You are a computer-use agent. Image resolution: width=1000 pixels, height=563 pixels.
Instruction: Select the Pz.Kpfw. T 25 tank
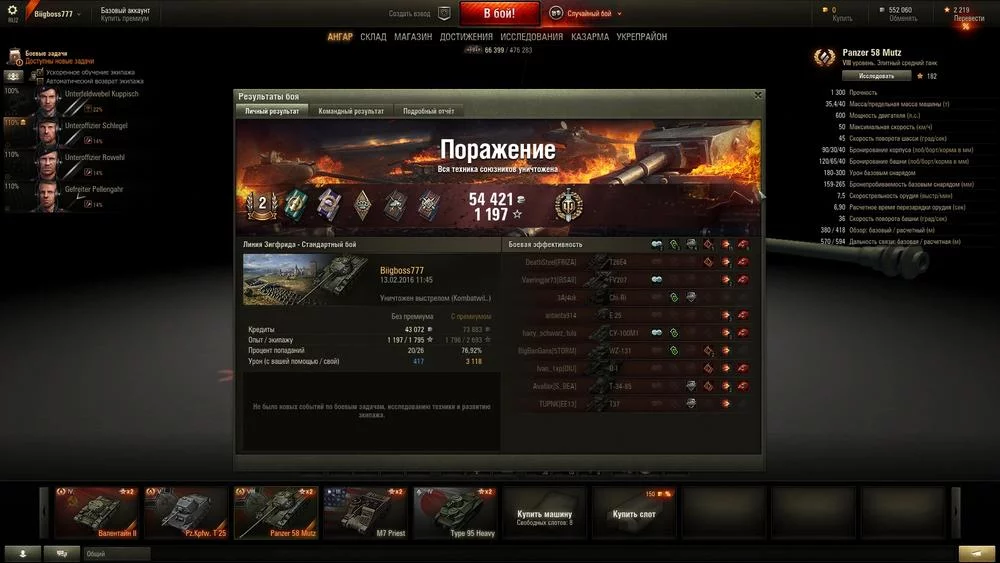pos(186,512)
